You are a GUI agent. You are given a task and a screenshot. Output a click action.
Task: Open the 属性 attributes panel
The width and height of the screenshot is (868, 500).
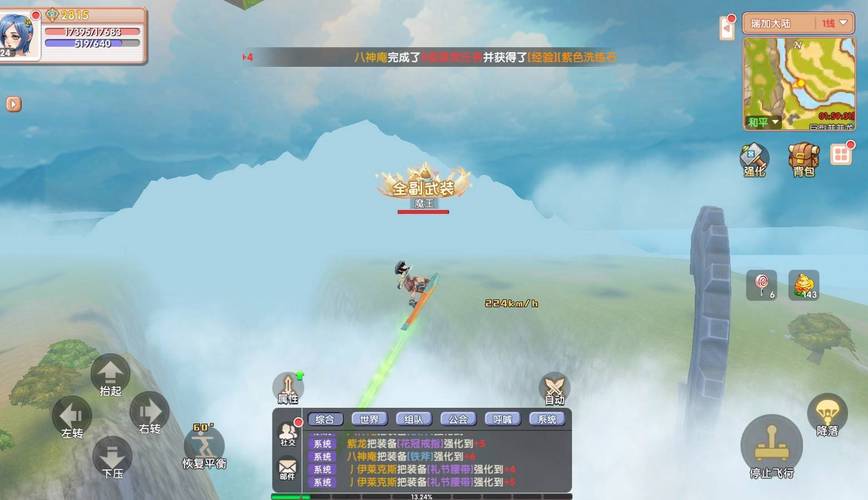(x=288, y=388)
